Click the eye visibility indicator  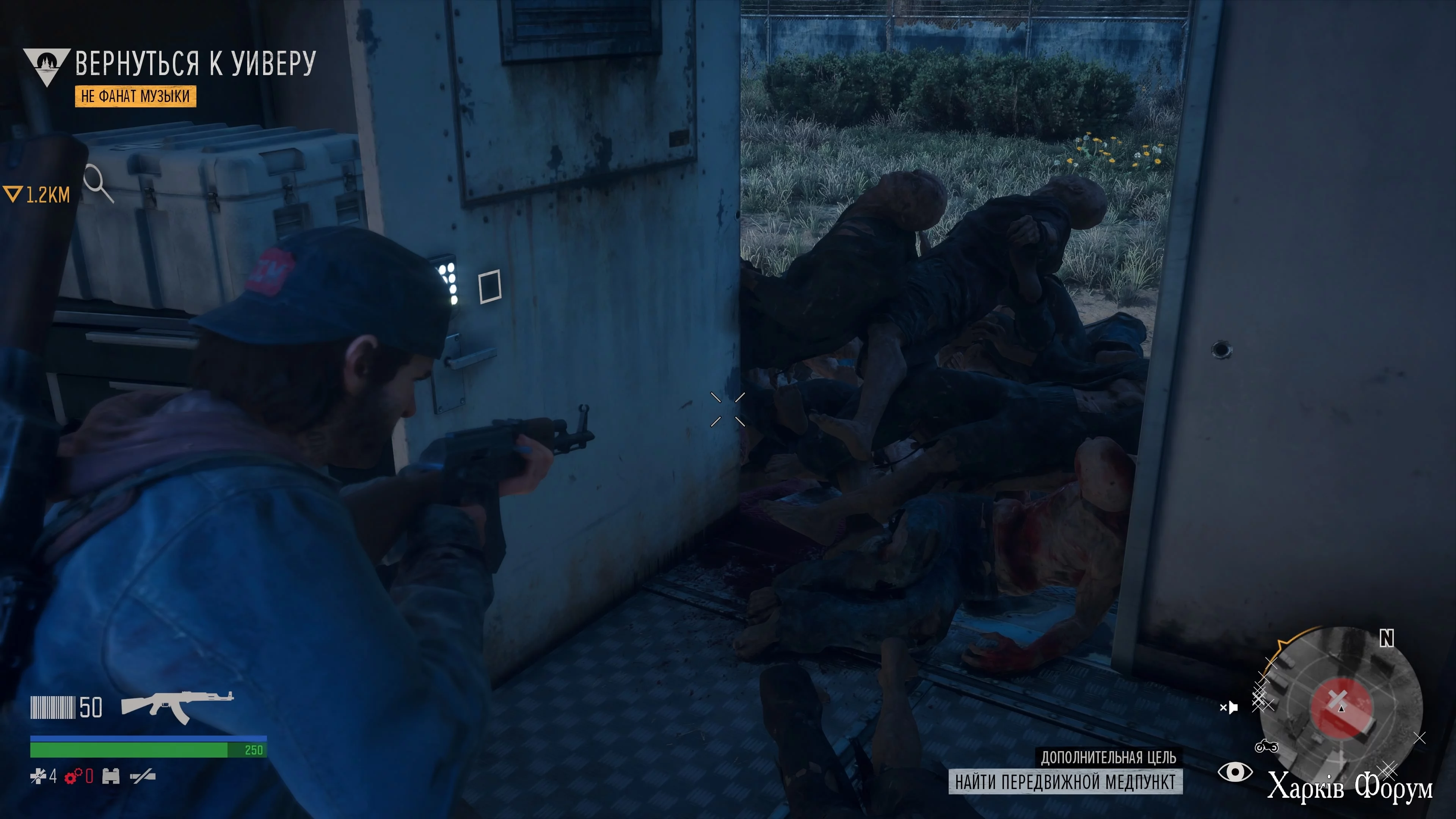tap(1235, 772)
